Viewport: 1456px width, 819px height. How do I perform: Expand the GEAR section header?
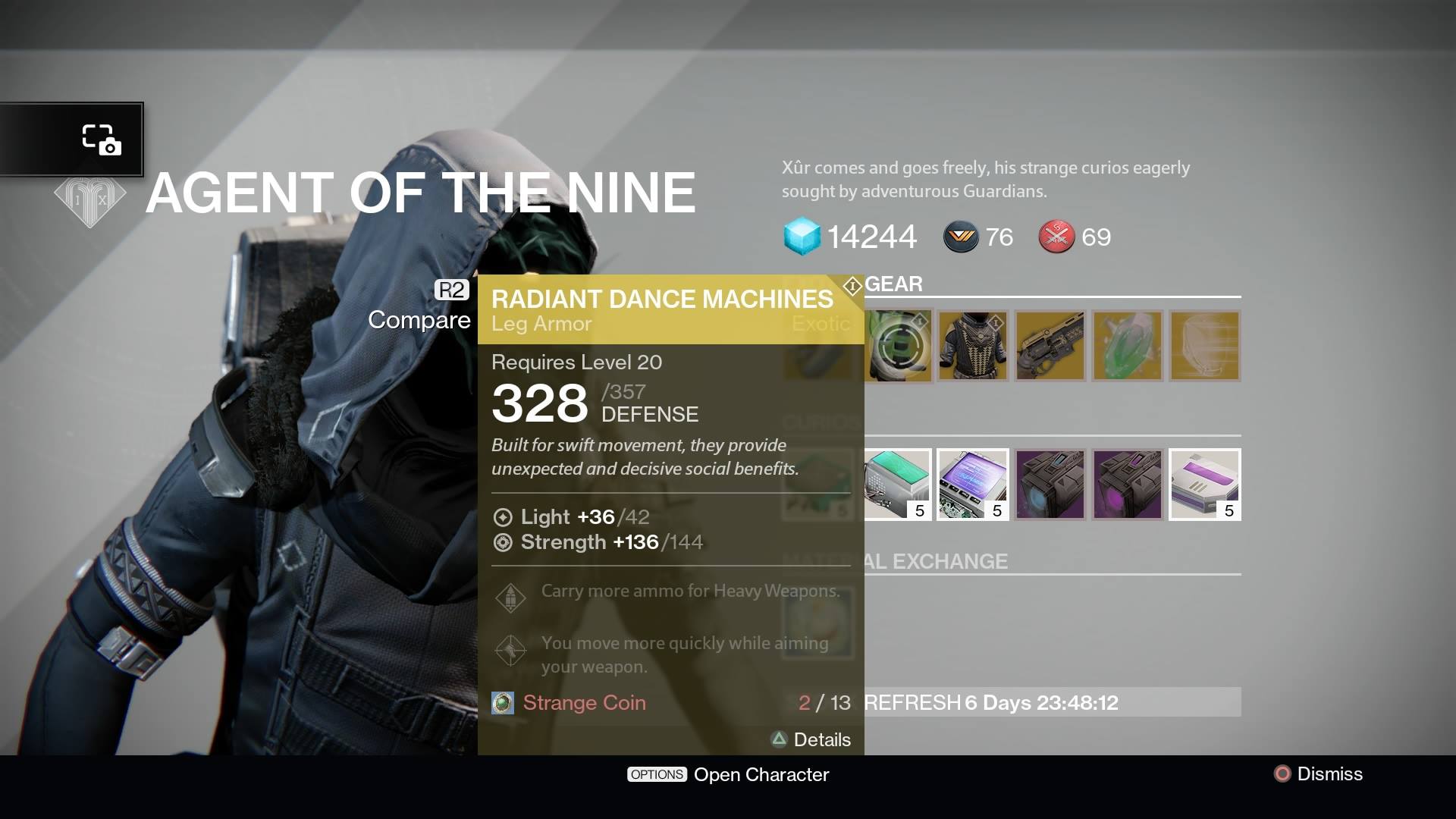[x=895, y=284]
